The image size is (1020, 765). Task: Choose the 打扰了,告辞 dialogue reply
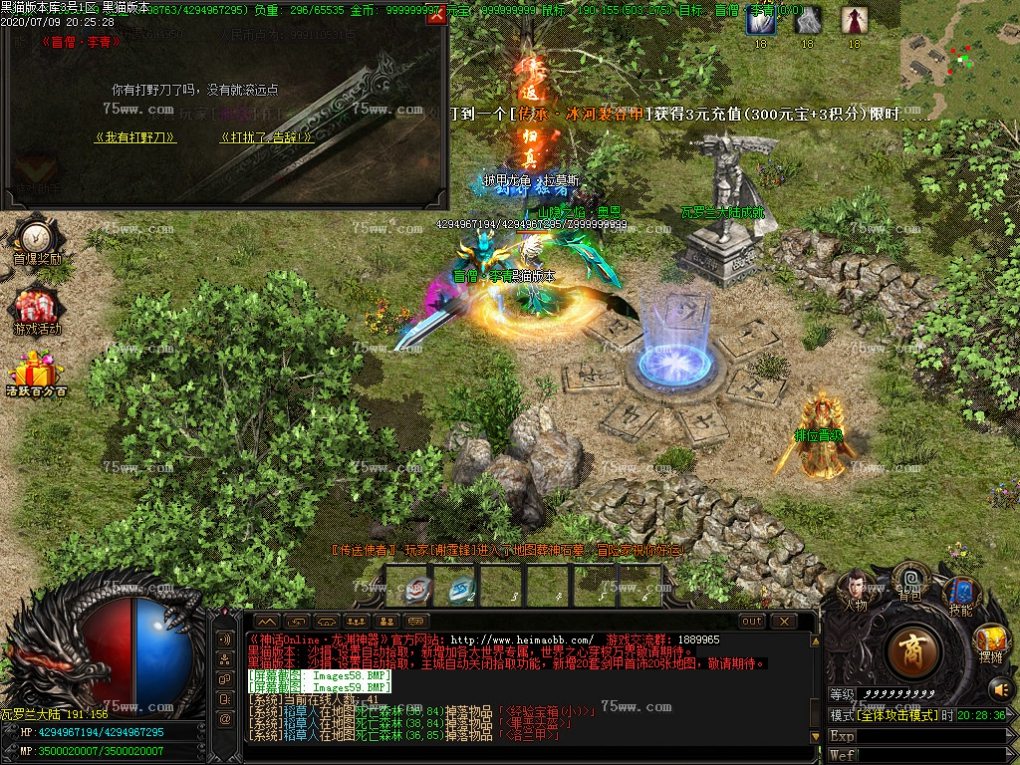click(x=268, y=137)
